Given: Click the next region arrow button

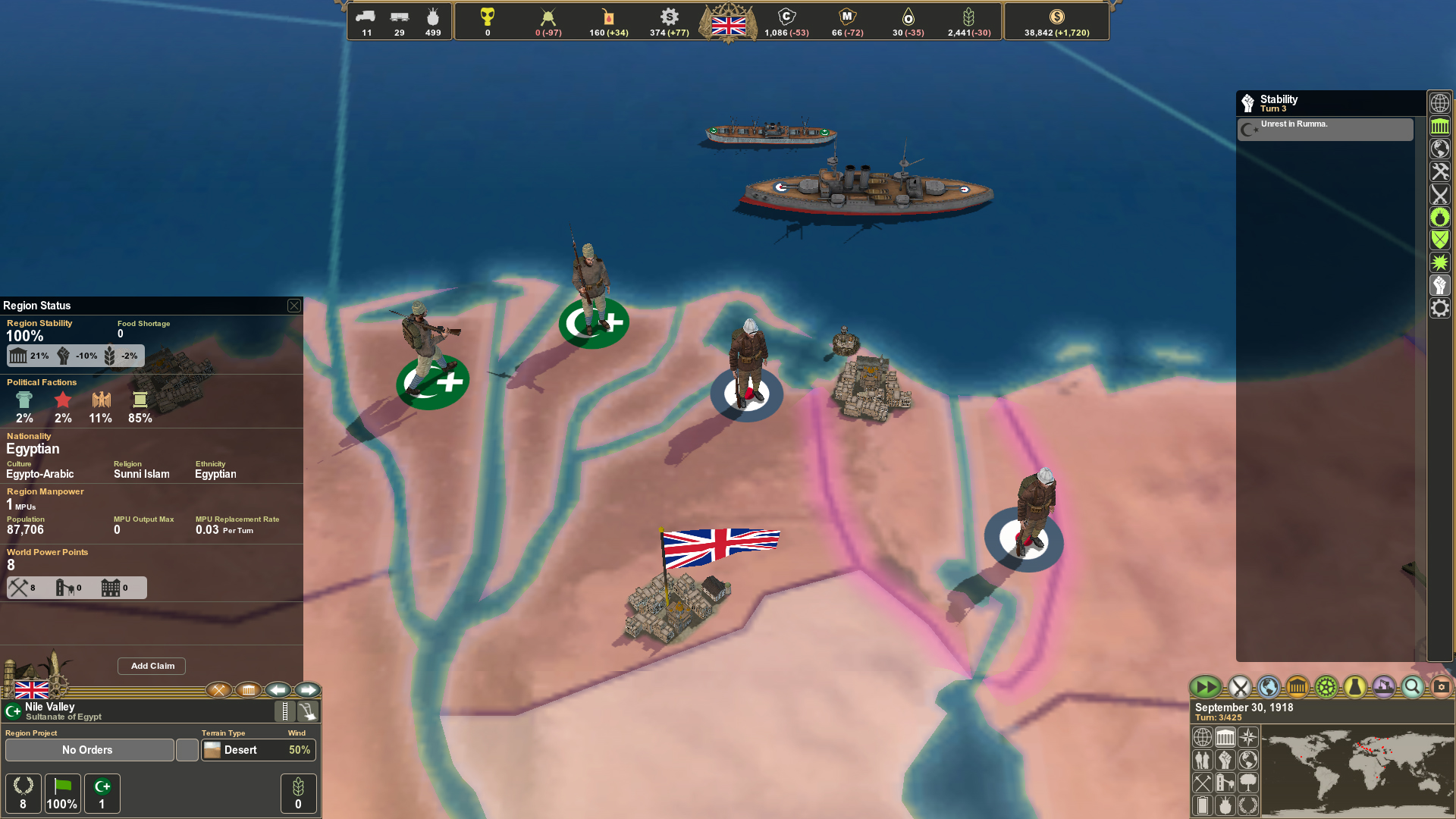Looking at the screenshot, I should coord(309,690).
